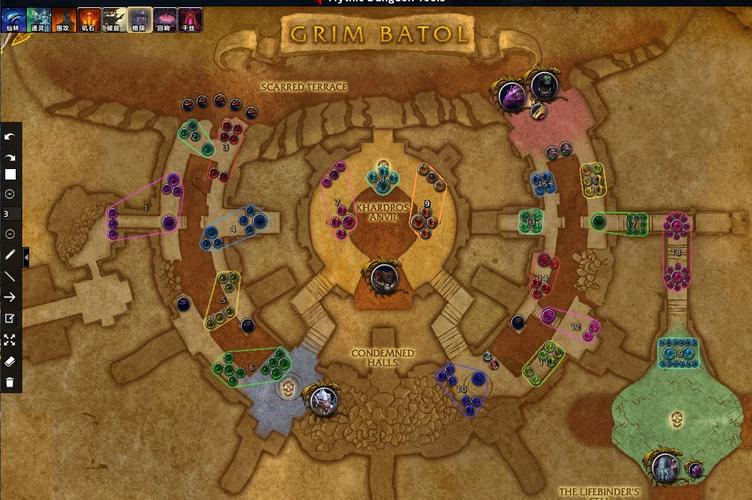Open the fiery orange dungeon with glowing runes

pyautogui.click(x=89, y=18)
